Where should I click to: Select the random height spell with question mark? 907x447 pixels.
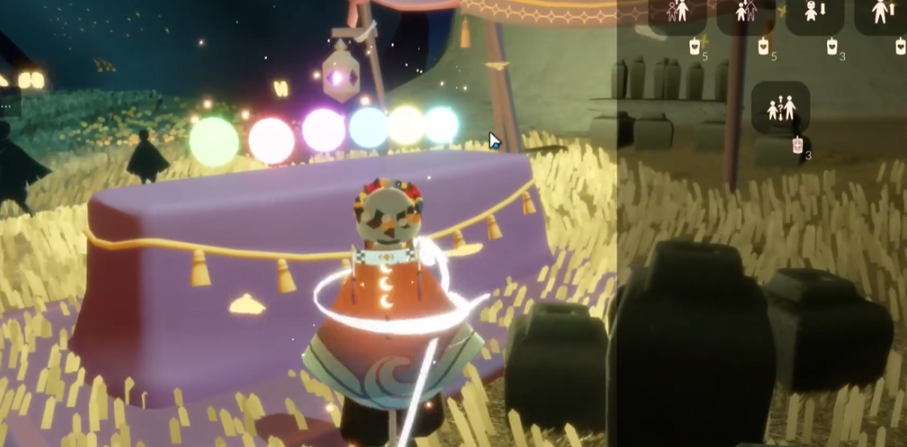tap(781, 107)
